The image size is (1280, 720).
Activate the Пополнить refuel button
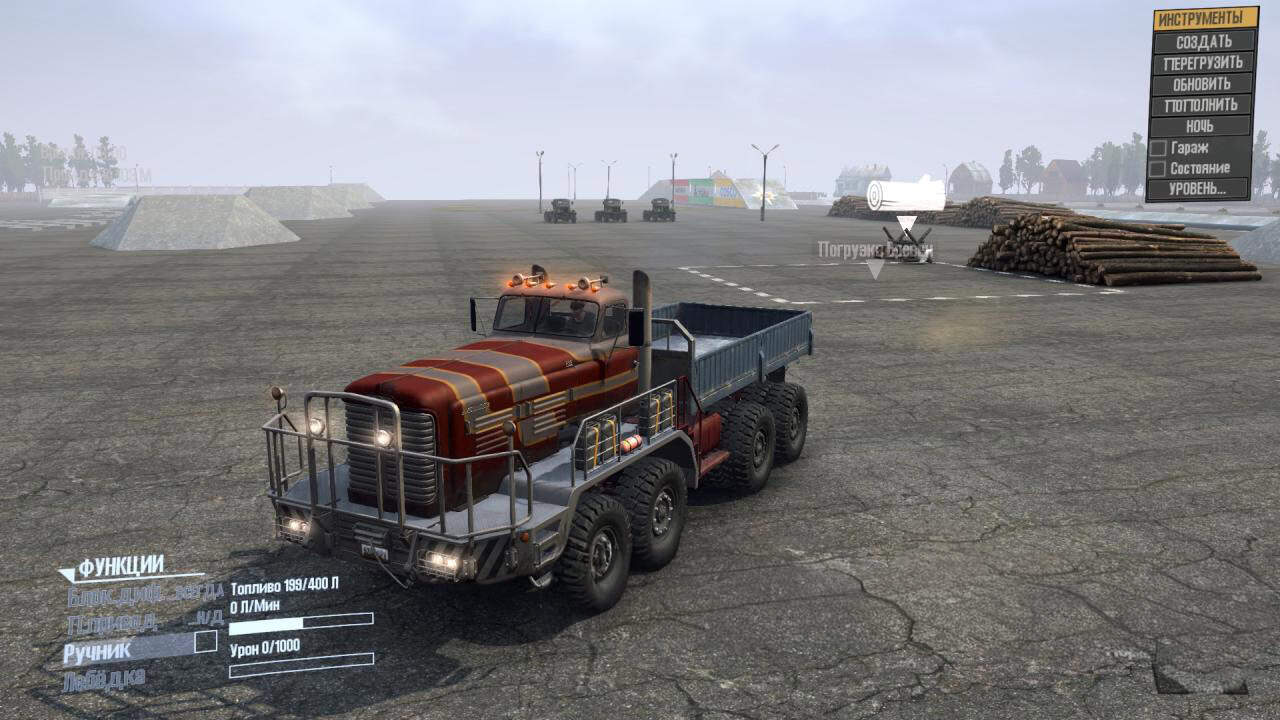click(x=1203, y=105)
